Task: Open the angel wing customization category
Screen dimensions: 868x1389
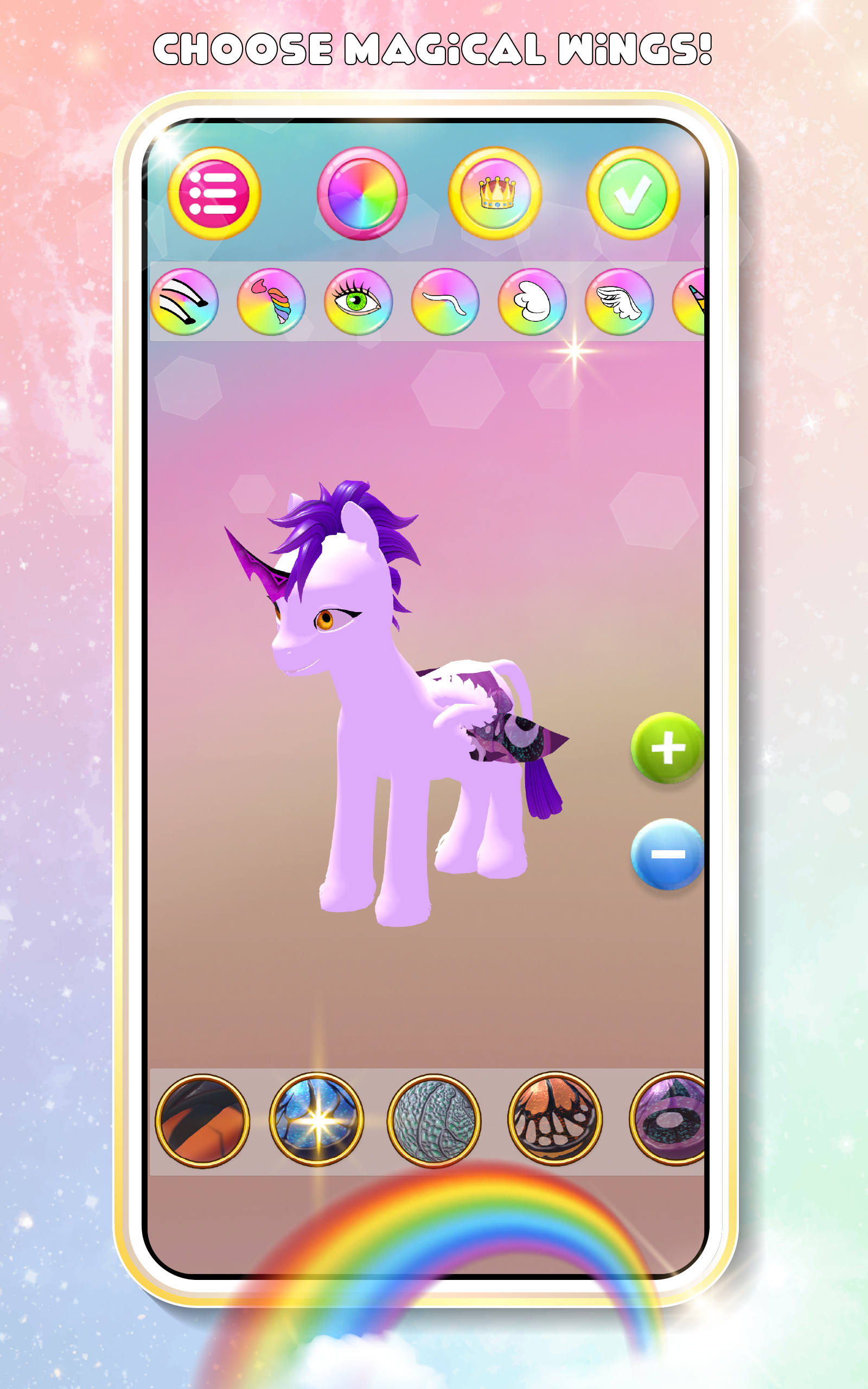Action: tap(531, 304)
